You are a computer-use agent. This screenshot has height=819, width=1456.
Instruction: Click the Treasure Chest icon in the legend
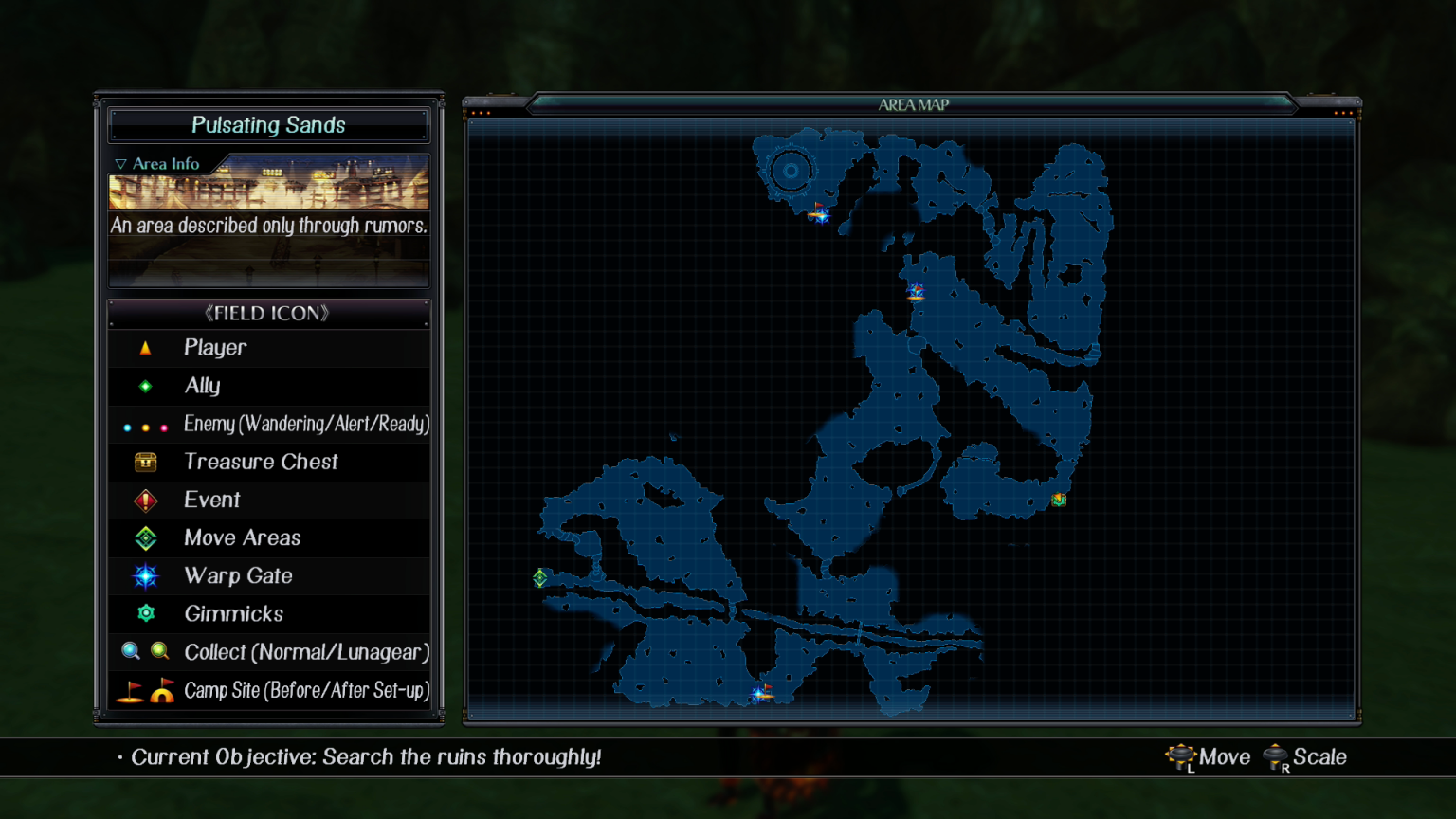[145, 462]
